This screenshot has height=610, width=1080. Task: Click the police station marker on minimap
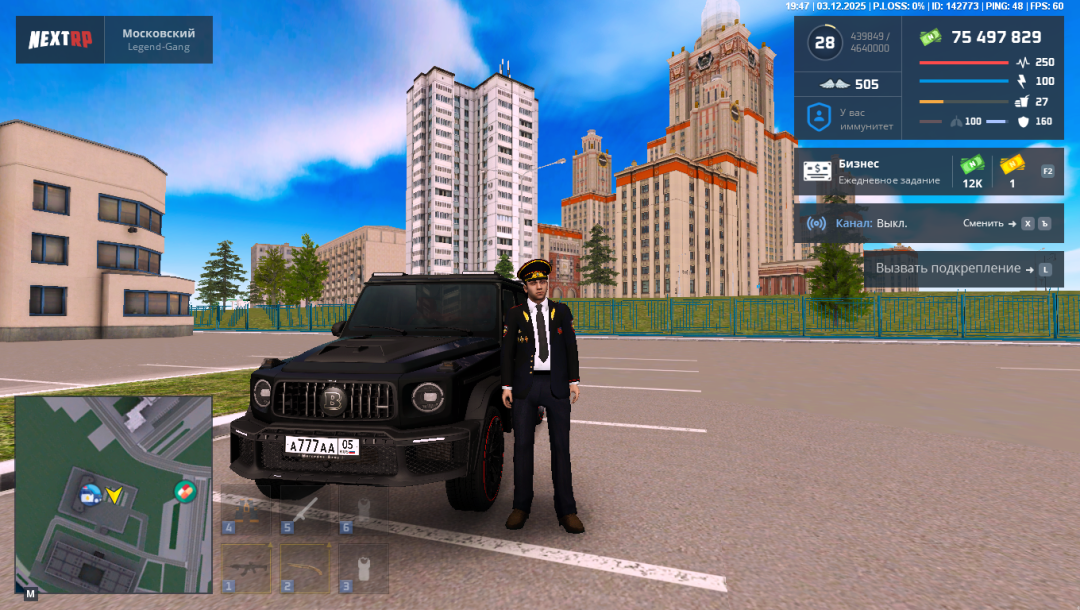point(91,492)
